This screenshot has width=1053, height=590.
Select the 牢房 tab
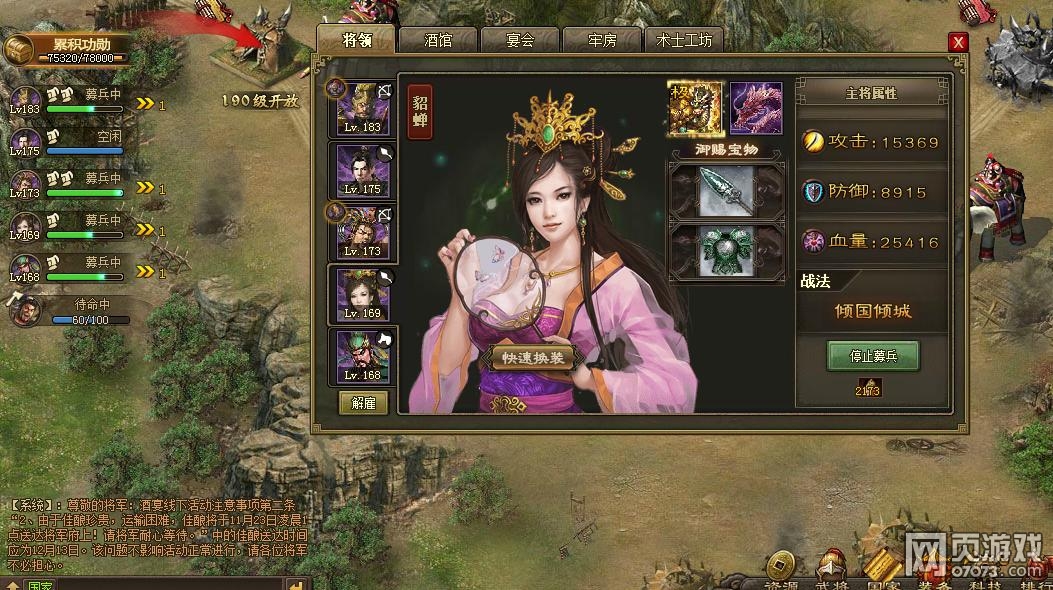pos(602,41)
